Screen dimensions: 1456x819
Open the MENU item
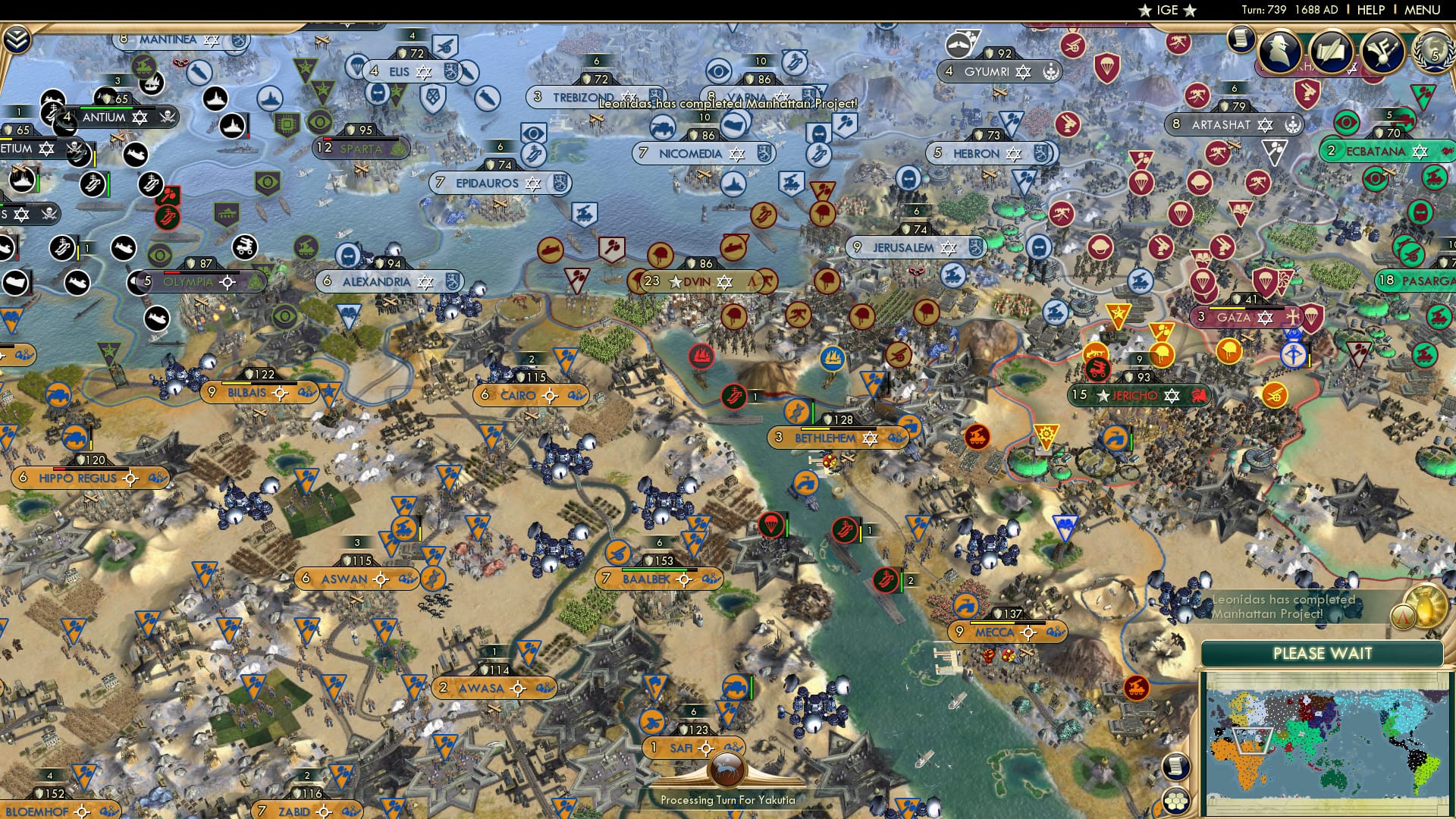click(x=1423, y=9)
